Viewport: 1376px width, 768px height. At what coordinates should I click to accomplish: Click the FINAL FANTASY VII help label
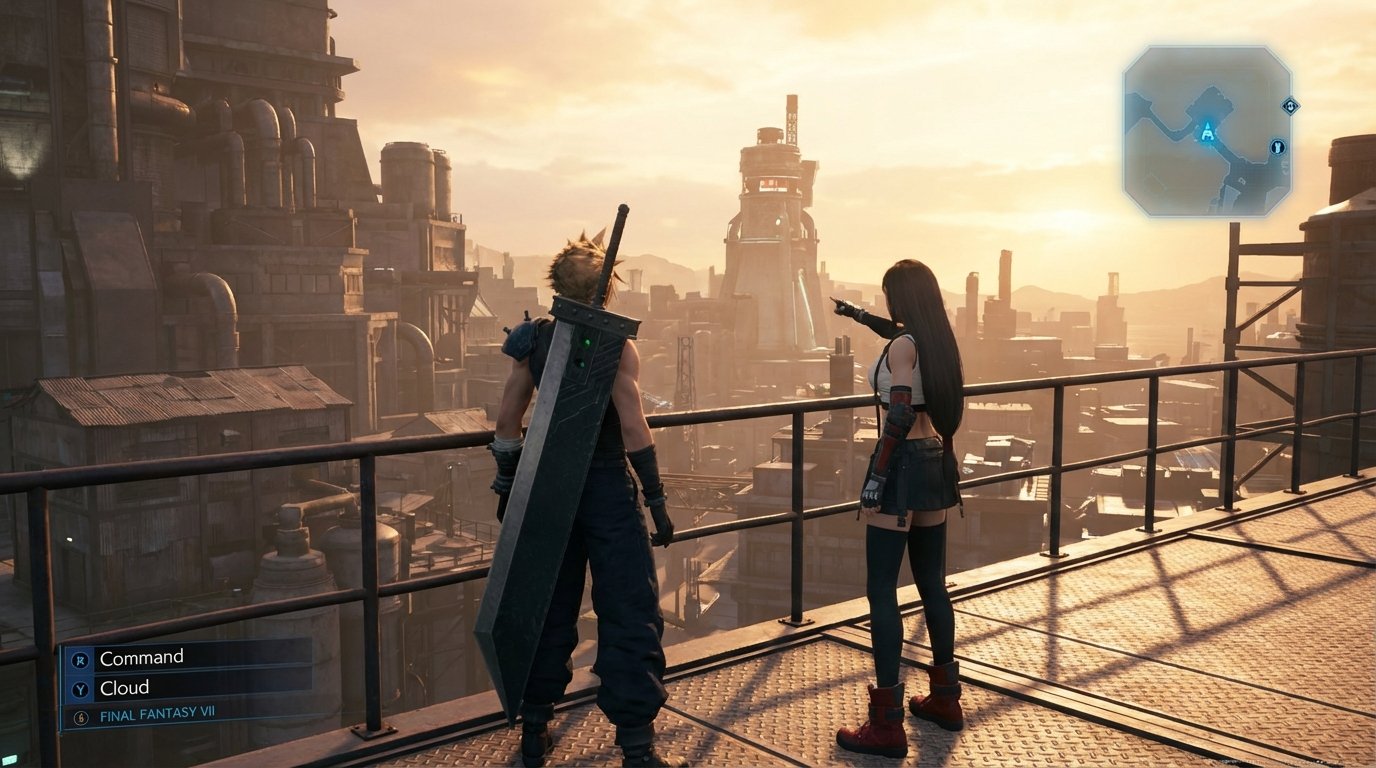coord(158,714)
